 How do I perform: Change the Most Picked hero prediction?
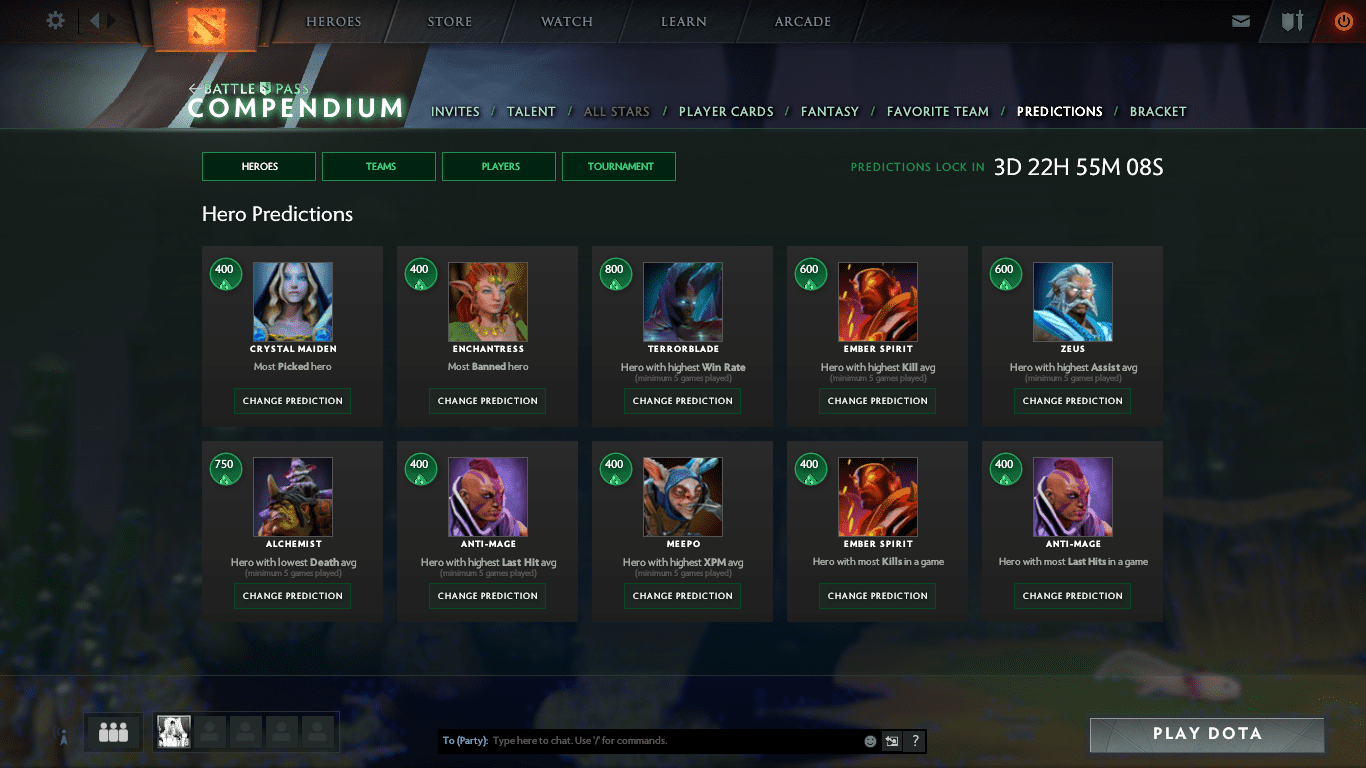pos(292,401)
